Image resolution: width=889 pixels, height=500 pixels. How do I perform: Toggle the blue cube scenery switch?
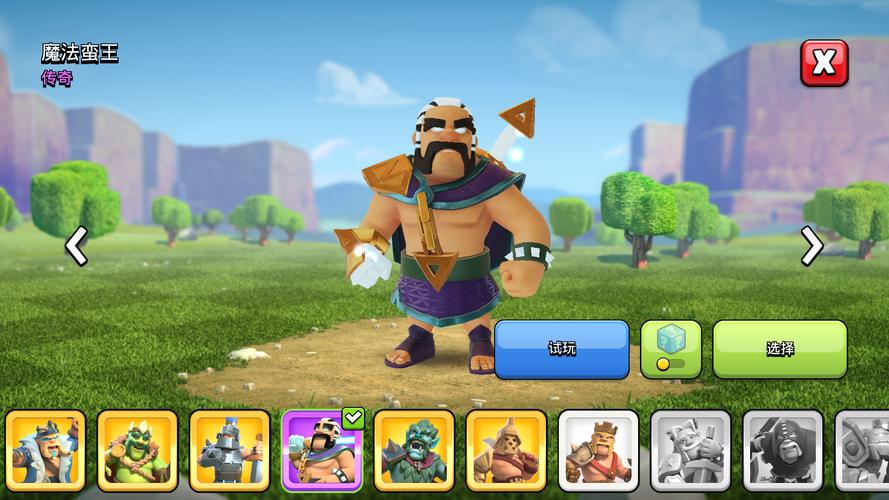670,349
